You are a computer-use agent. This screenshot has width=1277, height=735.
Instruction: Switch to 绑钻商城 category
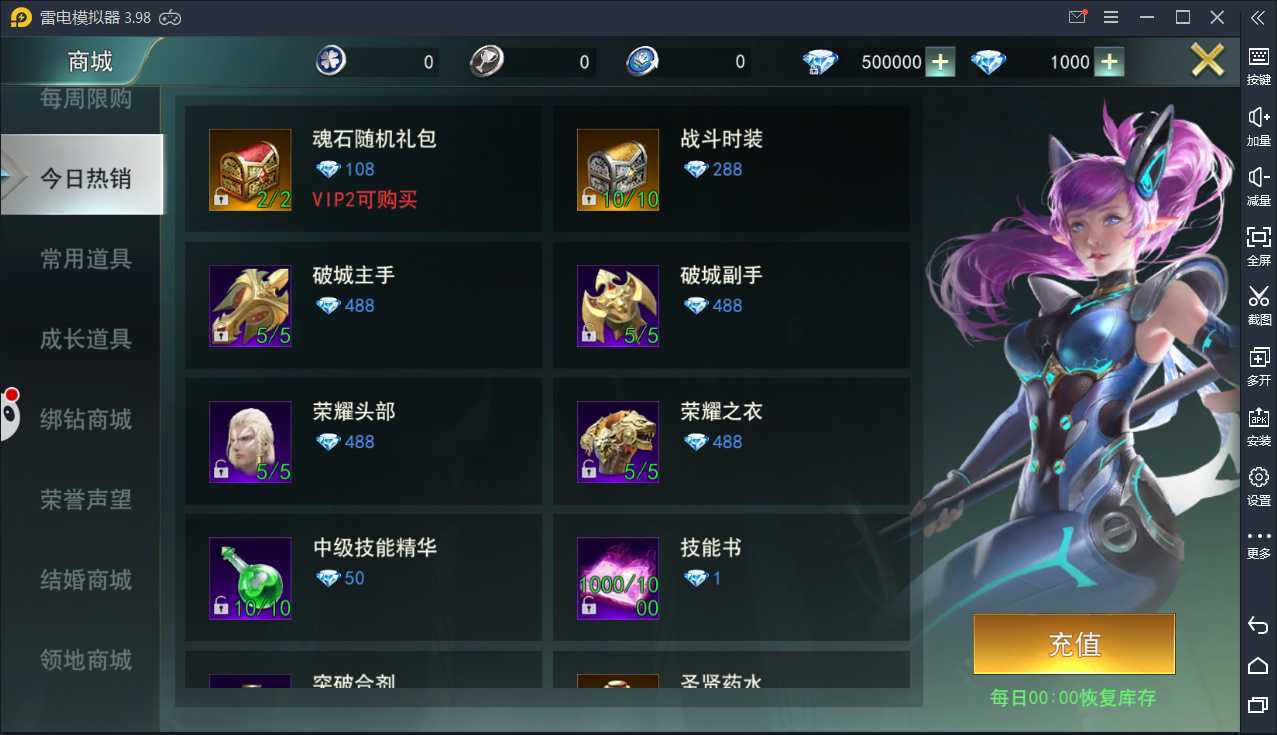click(85, 419)
